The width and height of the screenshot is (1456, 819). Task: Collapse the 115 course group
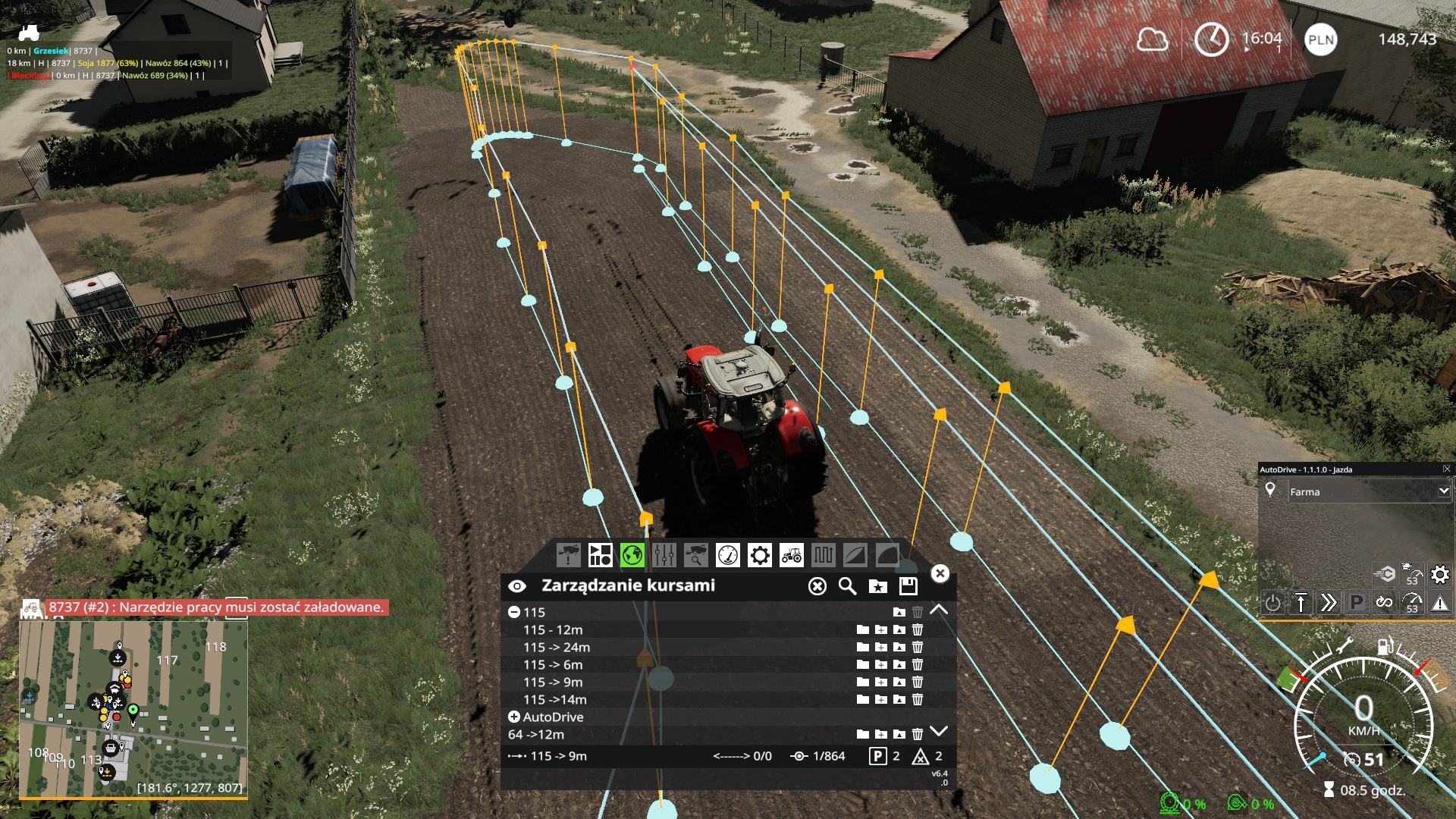(516, 612)
